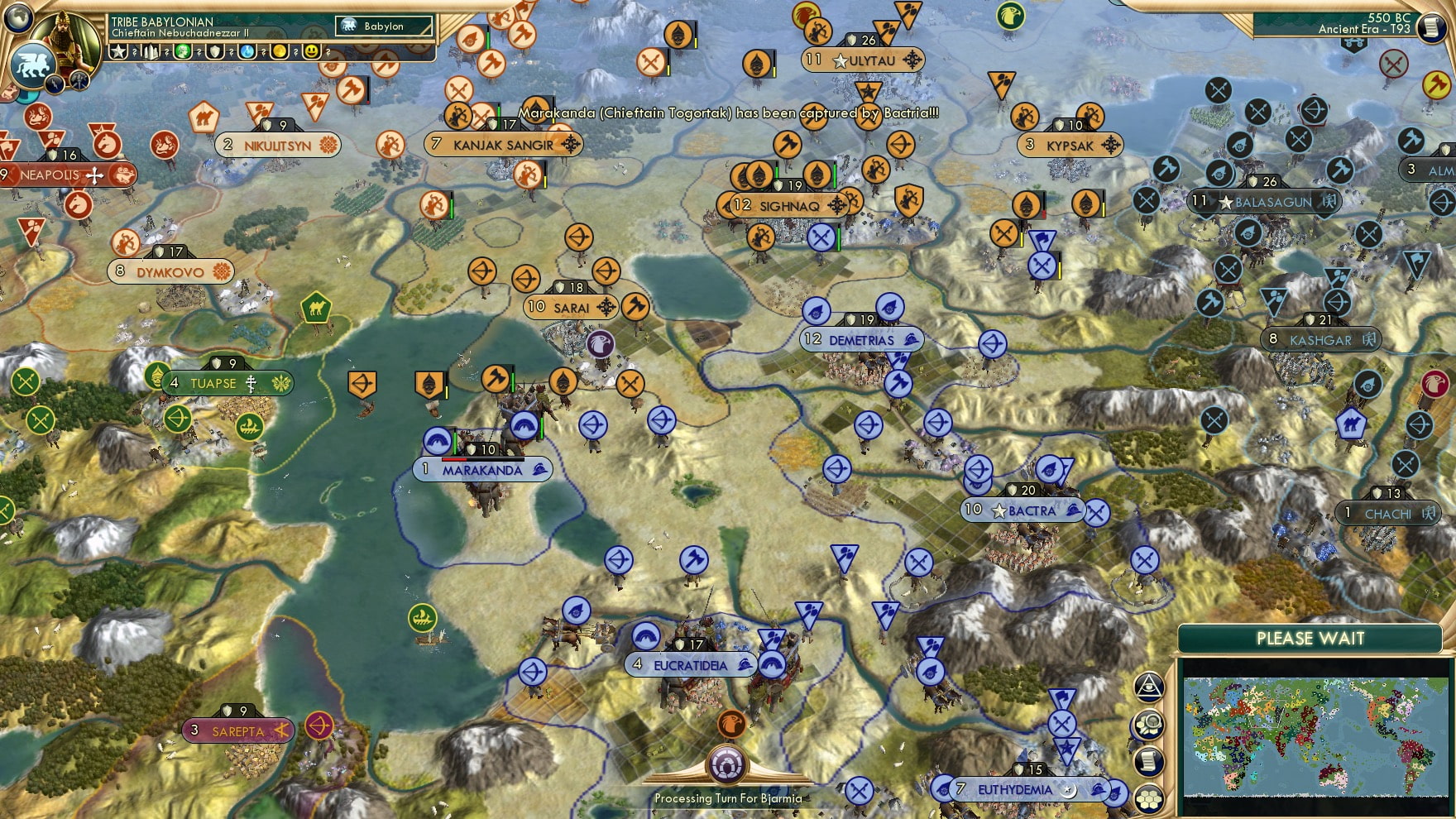Expand culture details via its question mark
Viewport: 1456px width, 819px height.
click(x=199, y=52)
